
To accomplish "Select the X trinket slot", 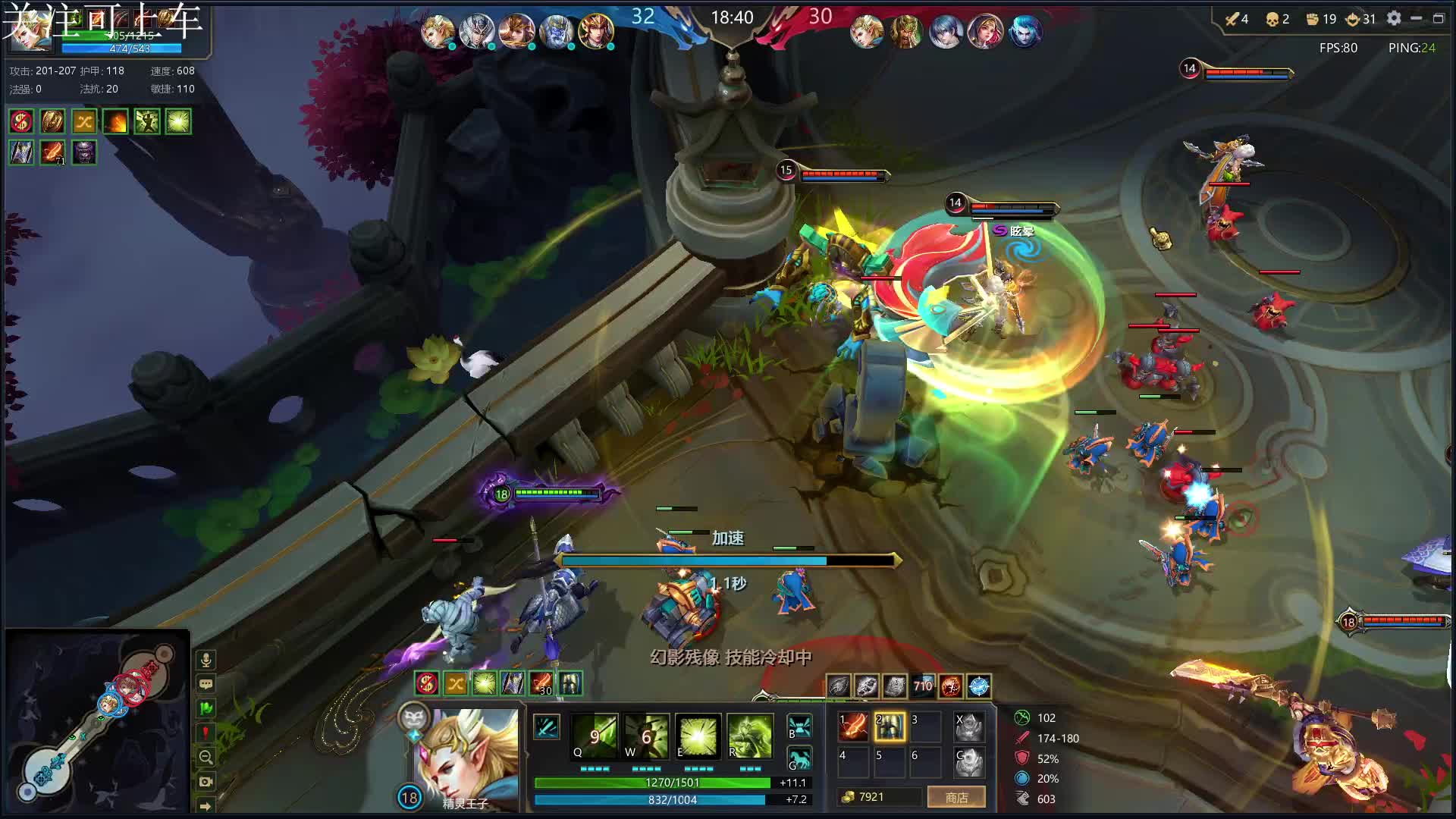I will point(968,726).
